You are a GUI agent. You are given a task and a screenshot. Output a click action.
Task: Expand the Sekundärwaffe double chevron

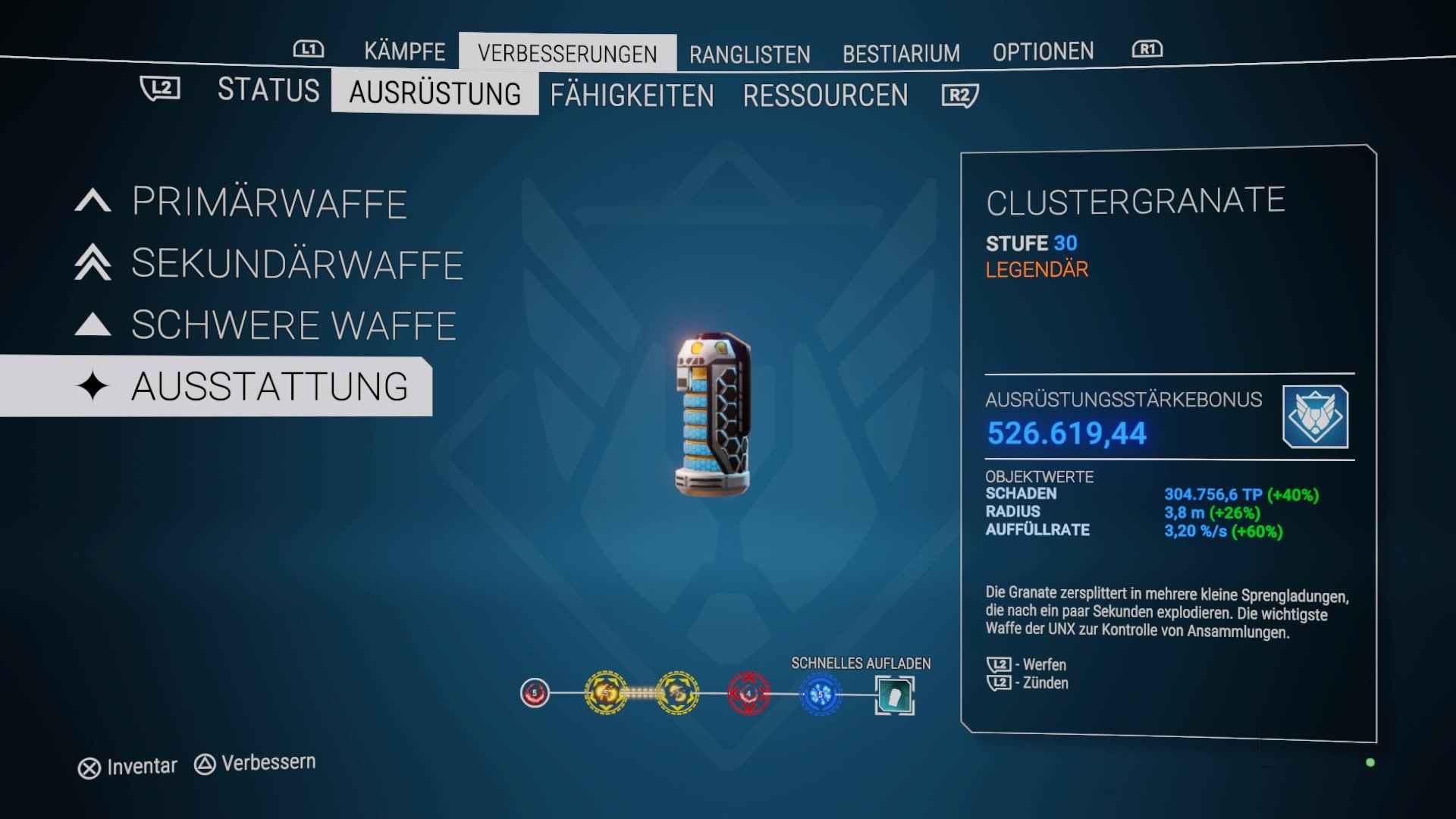pyautogui.click(x=92, y=265)
